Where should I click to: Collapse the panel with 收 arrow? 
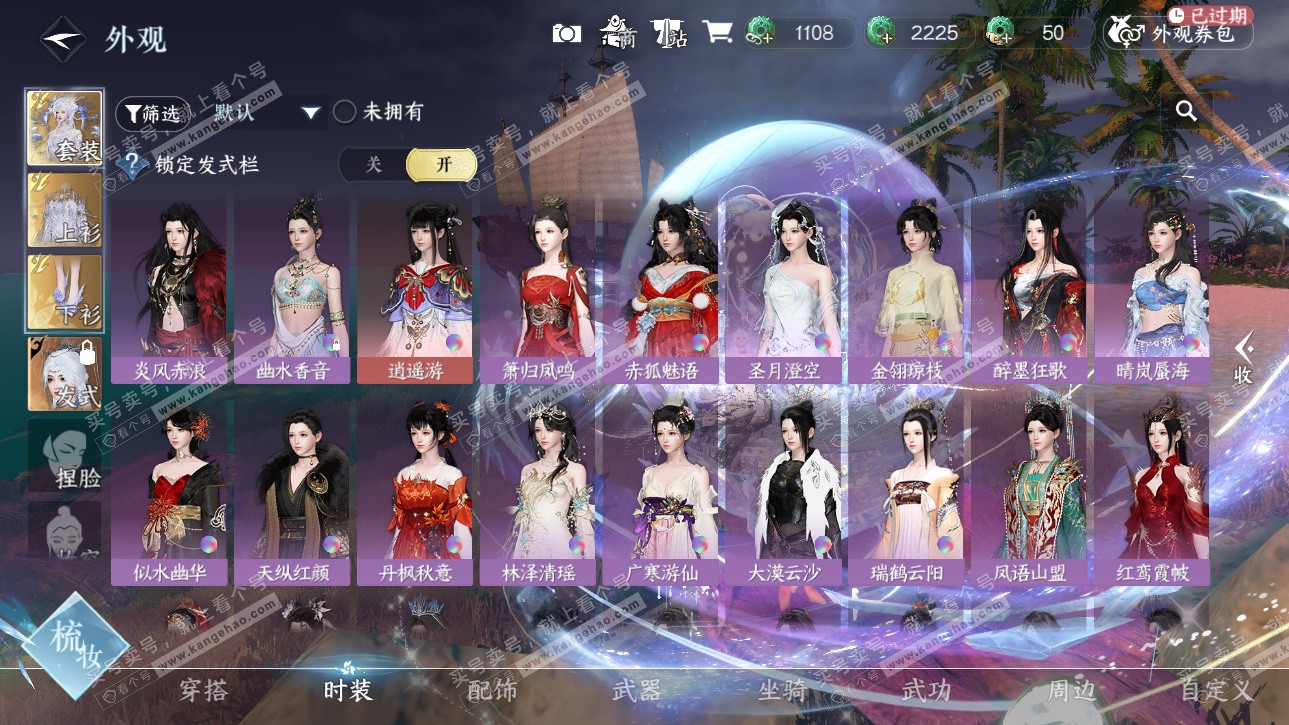point(1243,358)
